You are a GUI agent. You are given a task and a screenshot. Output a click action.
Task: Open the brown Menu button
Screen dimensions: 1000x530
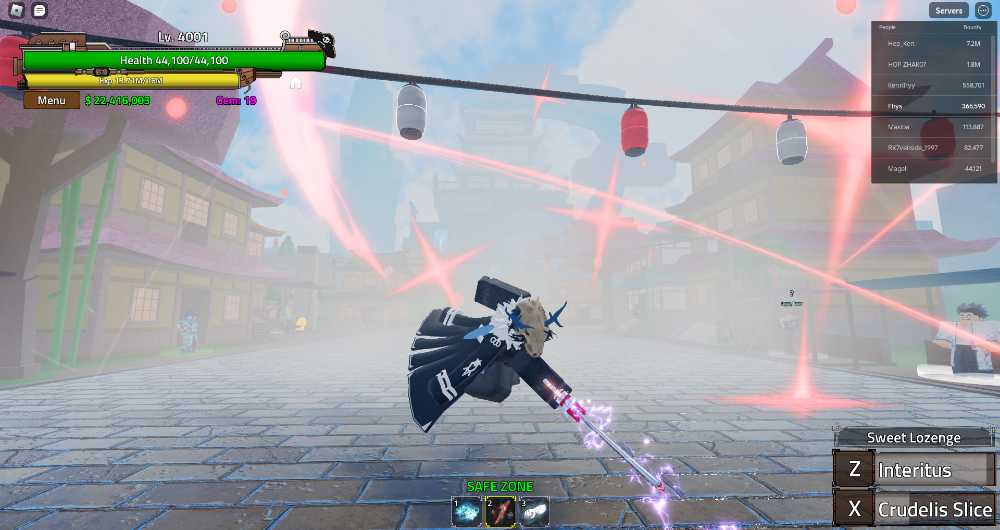click(51, 100)
